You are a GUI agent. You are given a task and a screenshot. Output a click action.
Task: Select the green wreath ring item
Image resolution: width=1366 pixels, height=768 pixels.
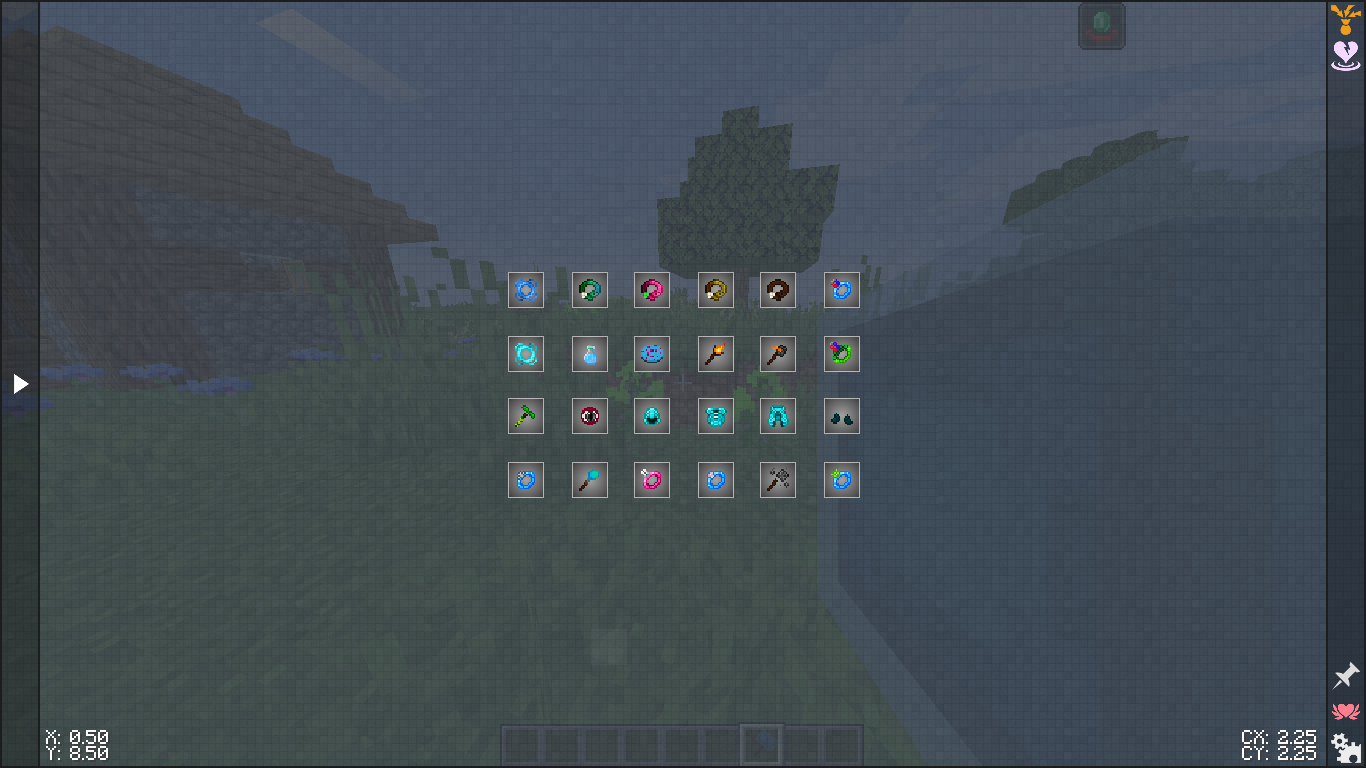tap(841, 354)
